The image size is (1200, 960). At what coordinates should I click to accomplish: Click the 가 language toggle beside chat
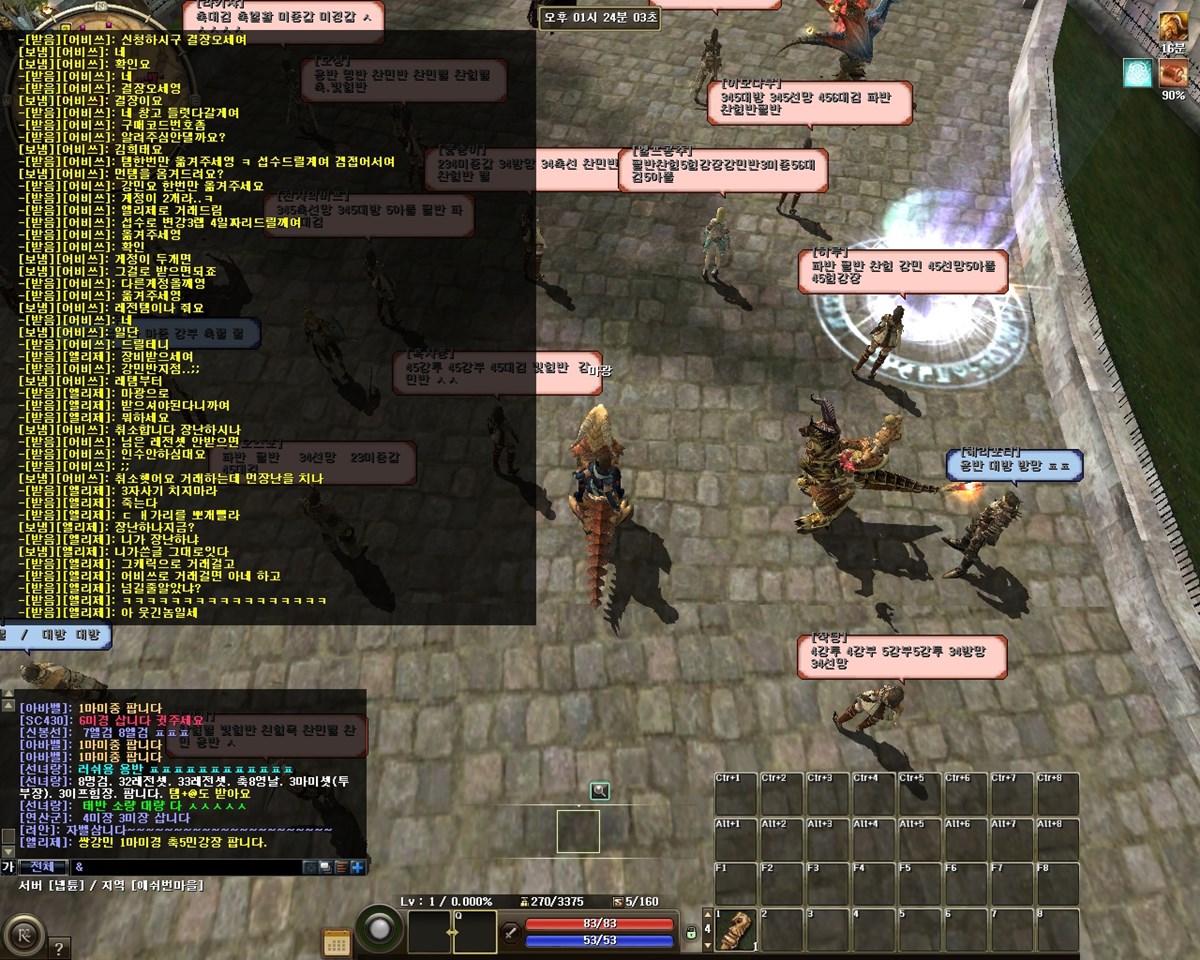tap(8, 867)
